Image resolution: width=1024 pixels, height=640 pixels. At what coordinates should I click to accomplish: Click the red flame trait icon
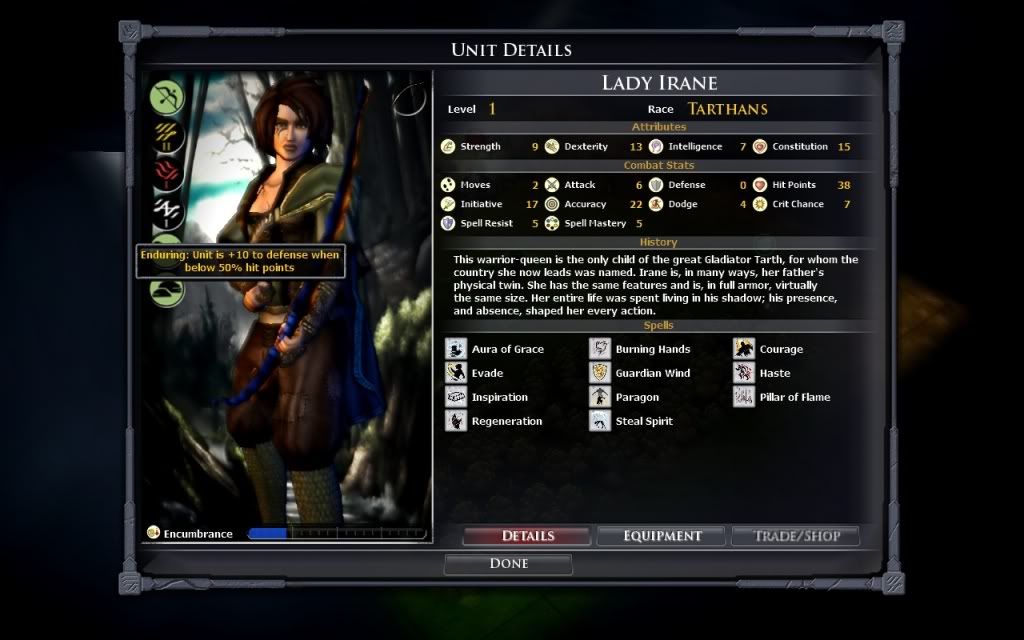click(x=167, y=172)
